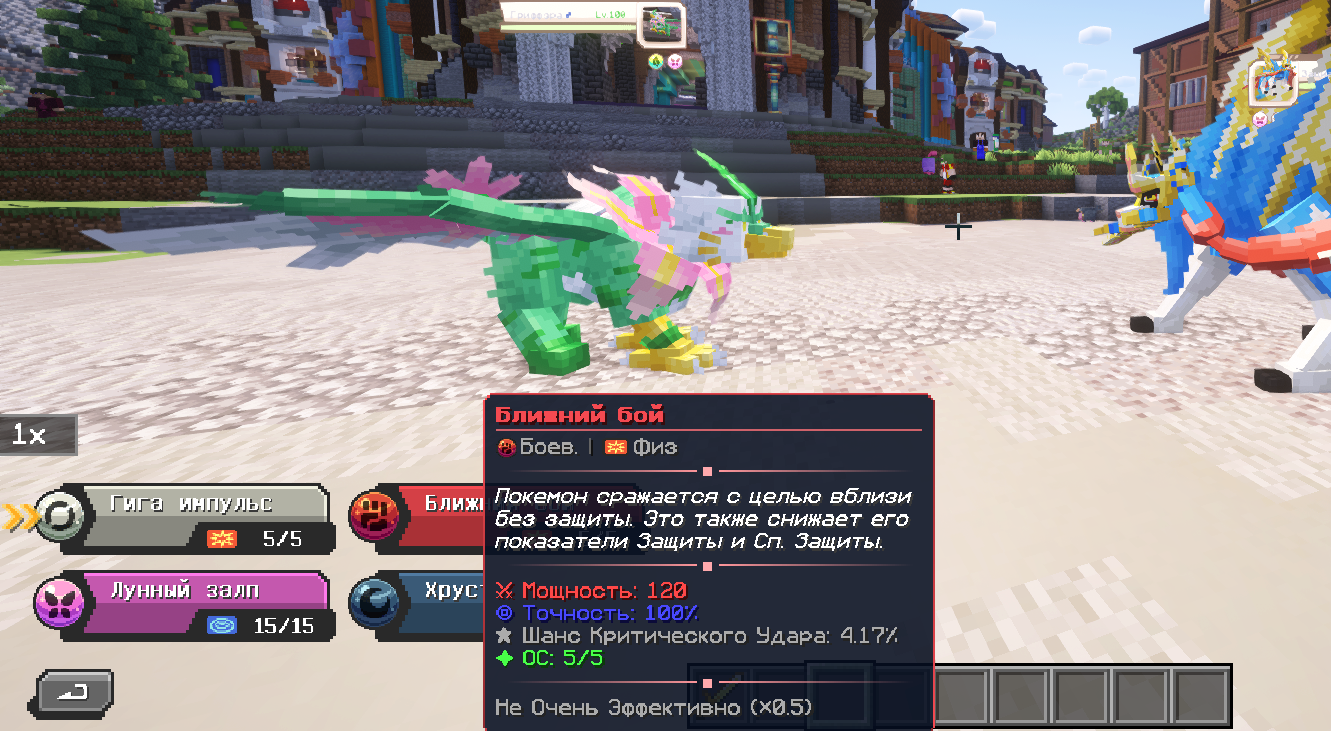The image size is (1331, 731).
Task: Choose the Лунный залп move
Action: (x=200, y=602)
